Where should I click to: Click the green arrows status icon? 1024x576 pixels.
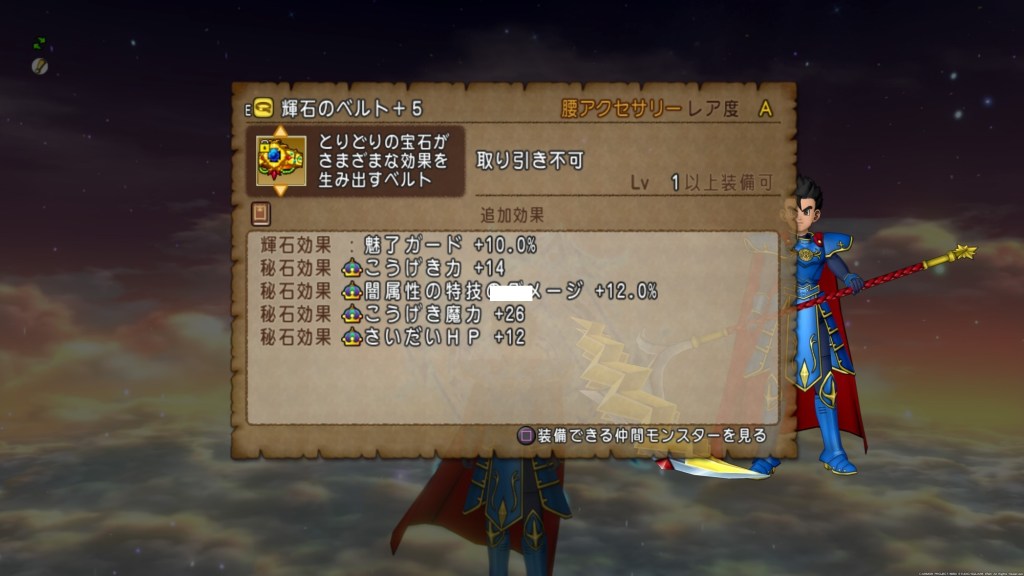pyautogui.click(x=40, y=44)
